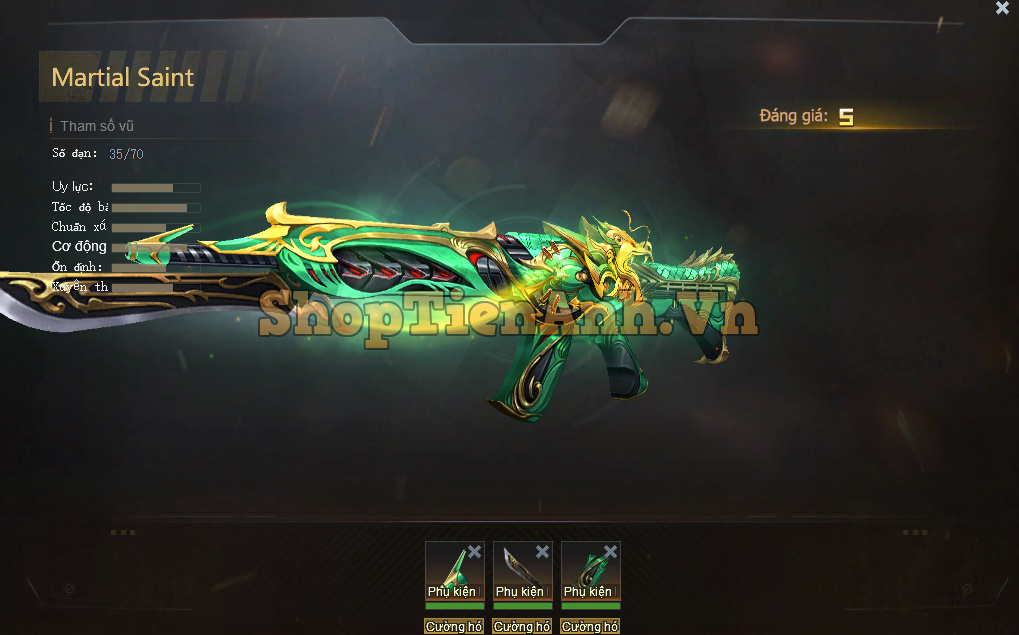Remove the curved blade accessory with its X

coord(542,552)
